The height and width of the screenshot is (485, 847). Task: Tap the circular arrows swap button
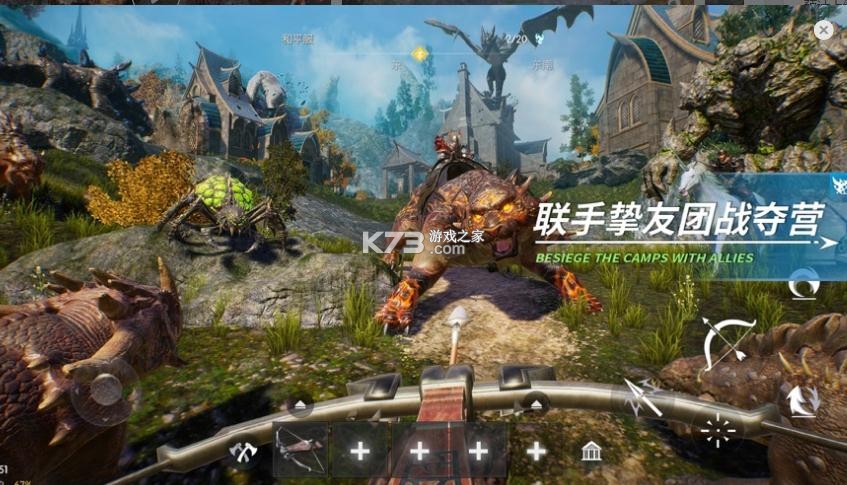[801, 400]
